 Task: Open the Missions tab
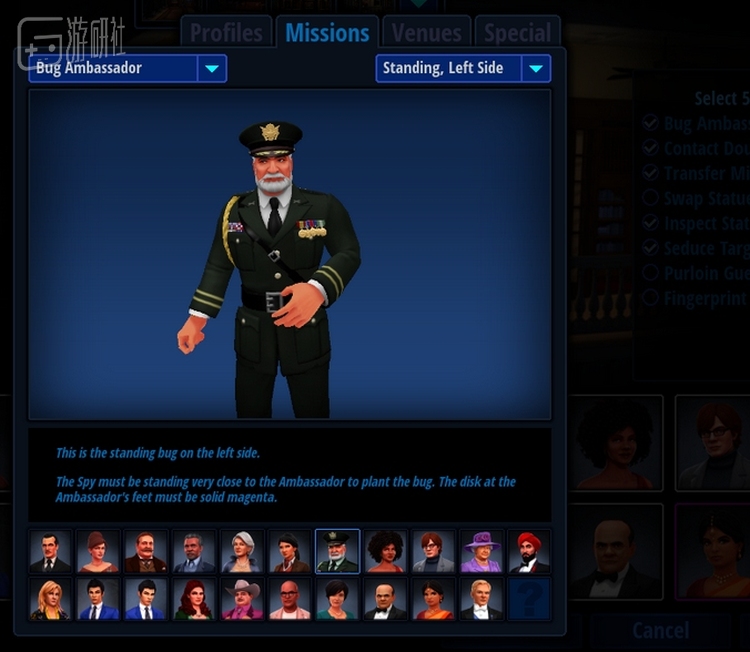[327, 32]
